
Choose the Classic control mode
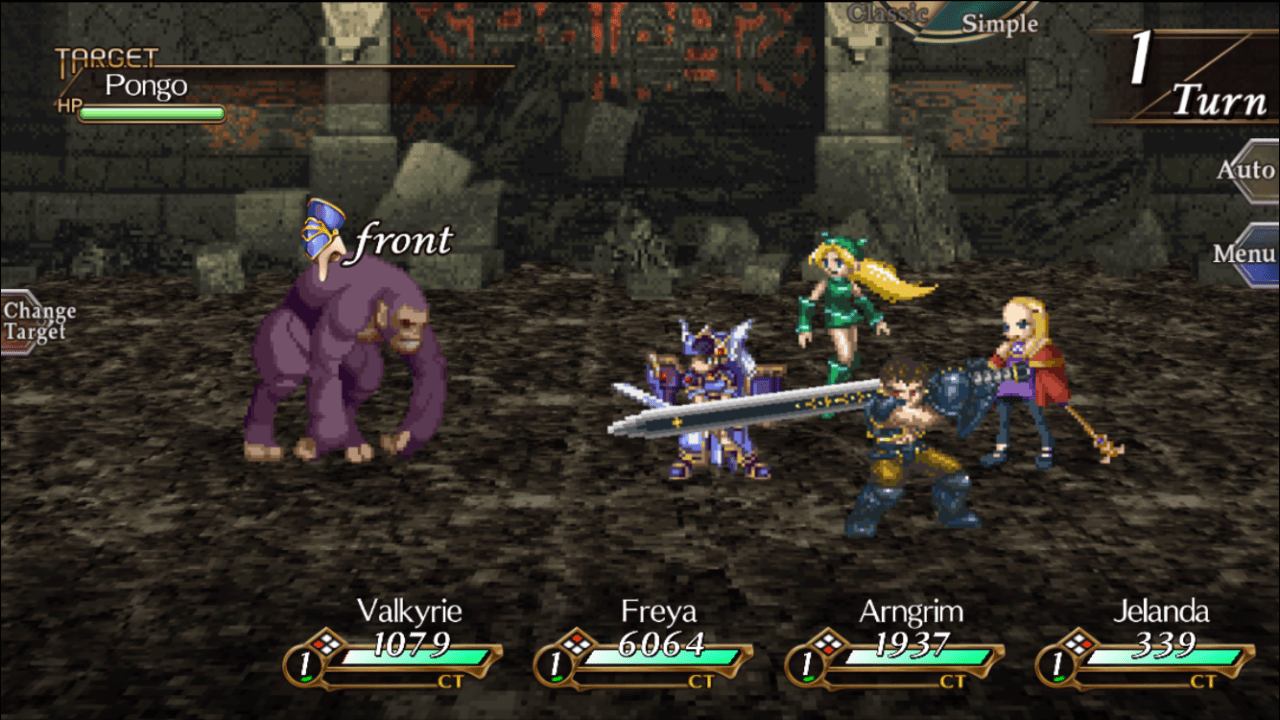point(886,13)
